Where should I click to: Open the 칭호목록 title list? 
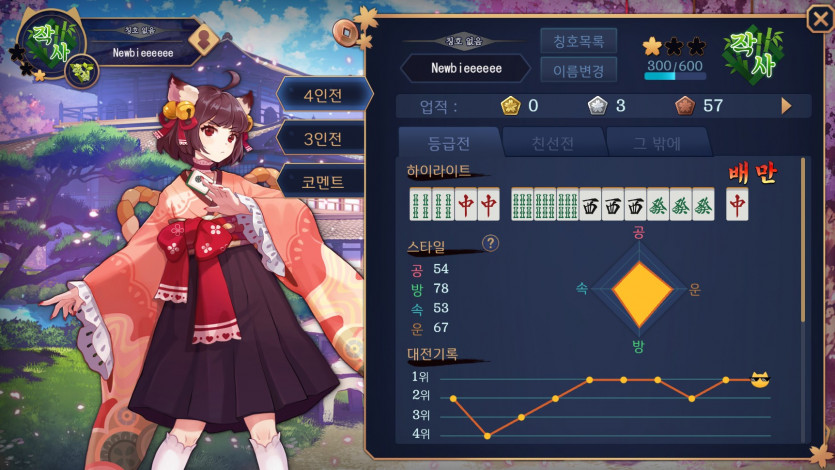coord(578,41)
